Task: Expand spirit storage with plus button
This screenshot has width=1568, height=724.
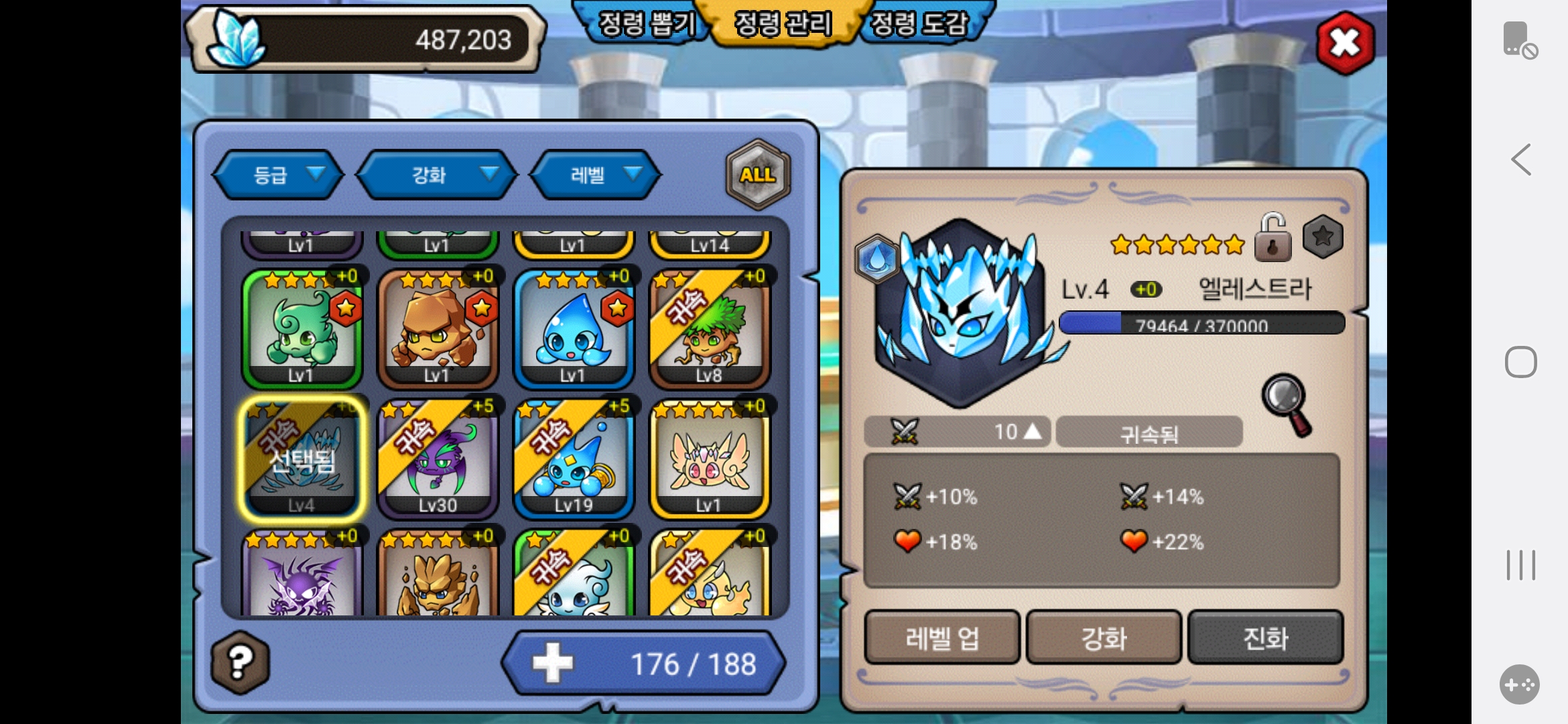Action: click(x=552, y=663)
